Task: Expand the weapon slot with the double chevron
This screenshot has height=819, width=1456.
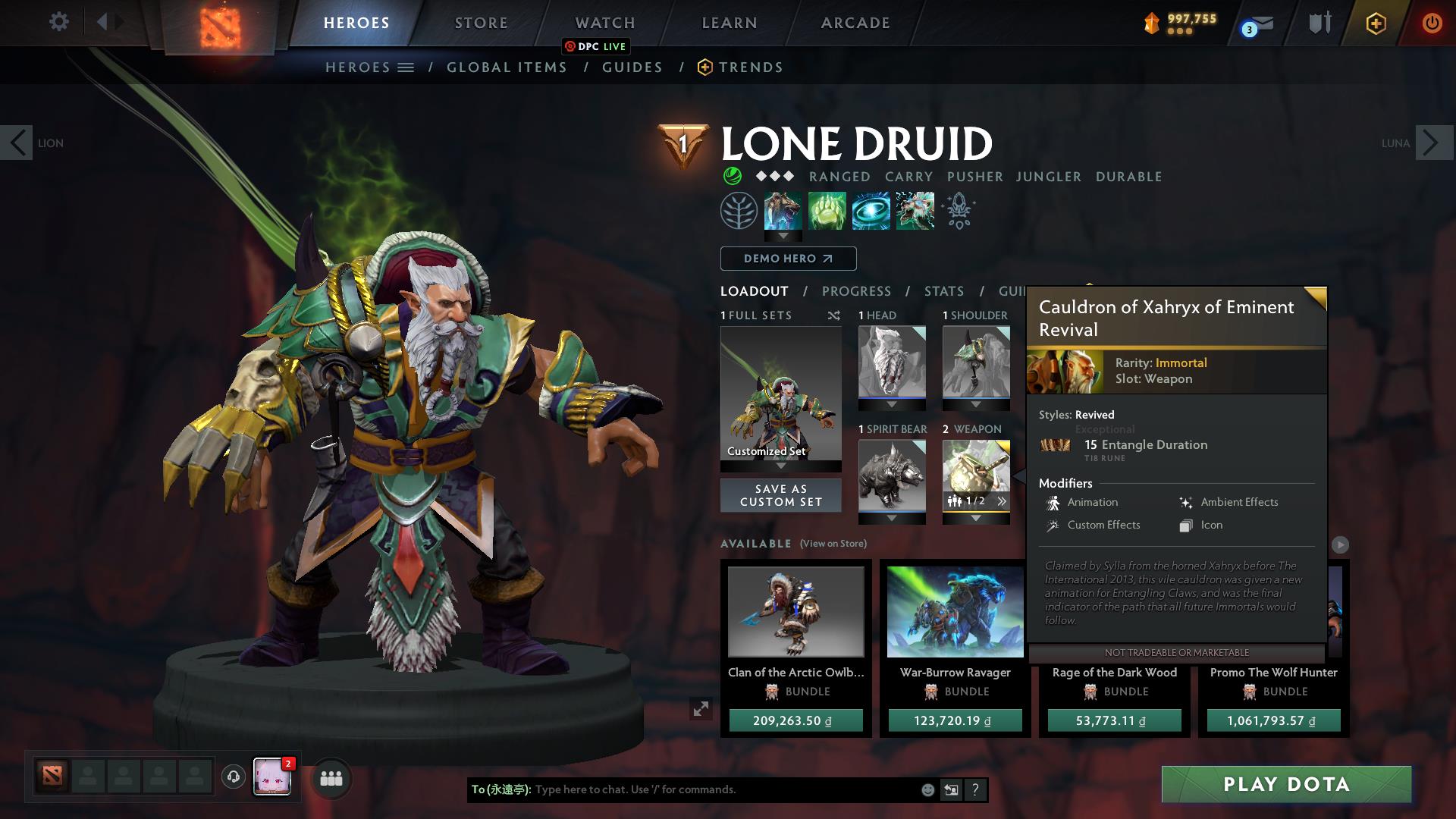Action: (x=1003, y=500)
